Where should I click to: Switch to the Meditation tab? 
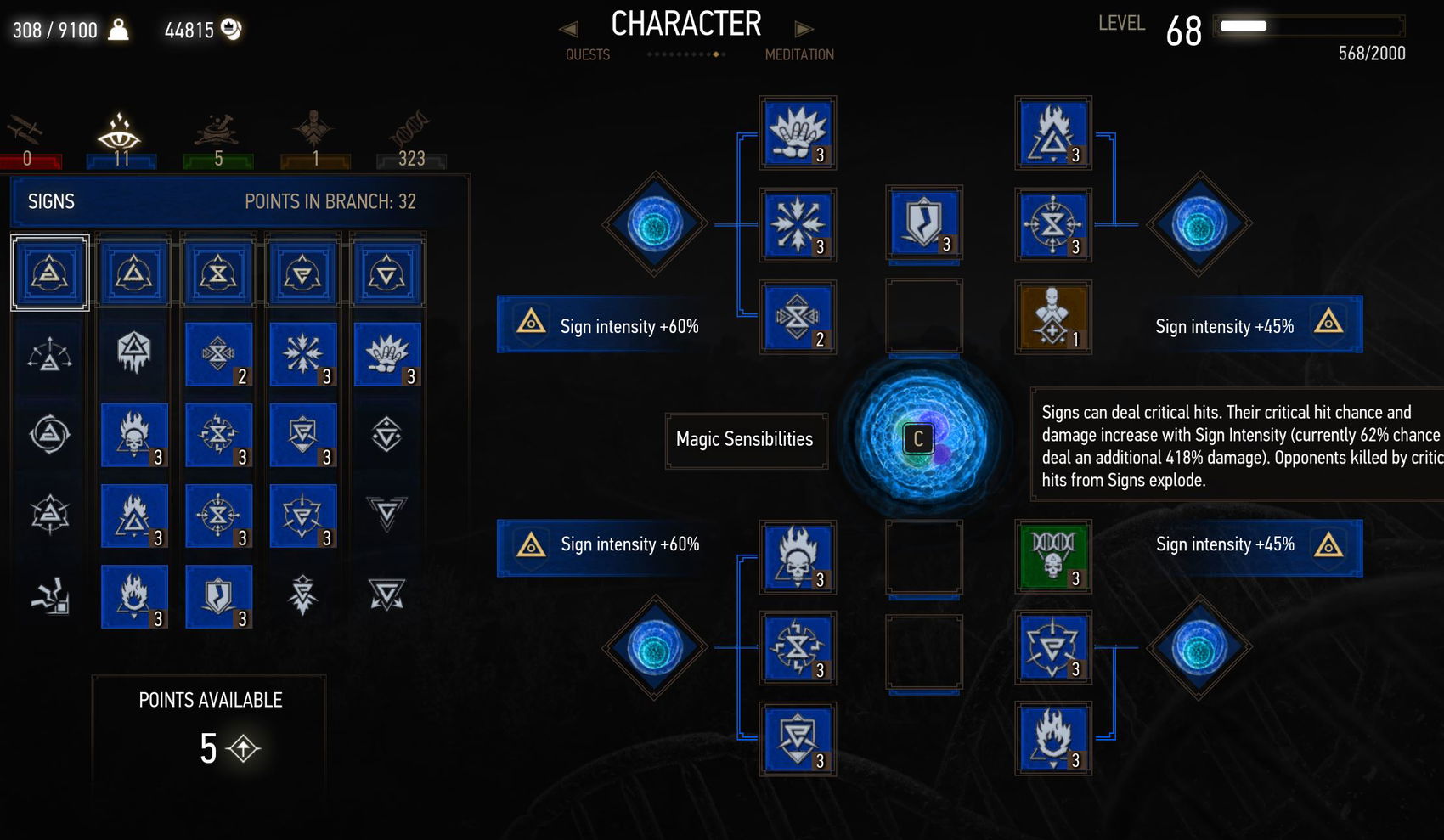pyautogui.click(x=799, y=54)
